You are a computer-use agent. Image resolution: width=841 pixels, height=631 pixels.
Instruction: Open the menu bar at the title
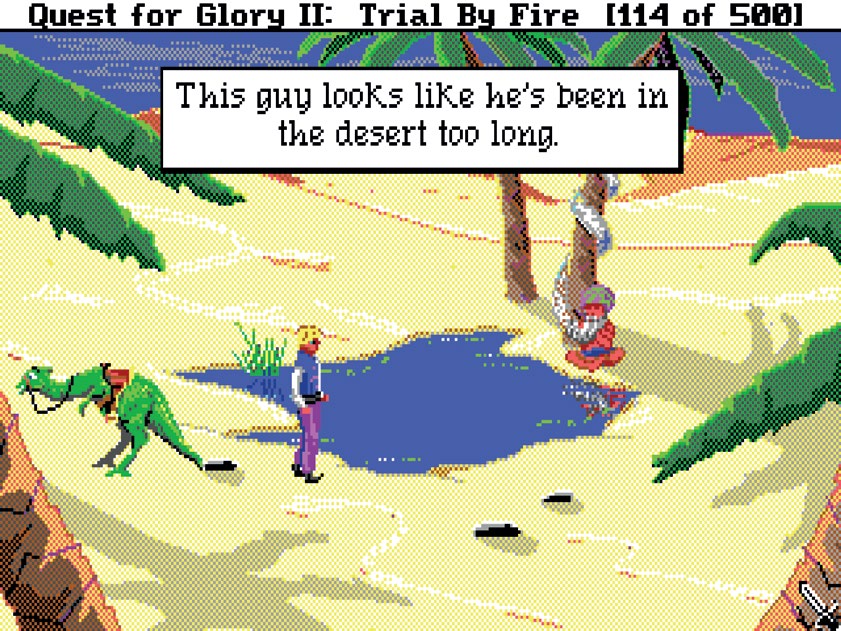420,14
